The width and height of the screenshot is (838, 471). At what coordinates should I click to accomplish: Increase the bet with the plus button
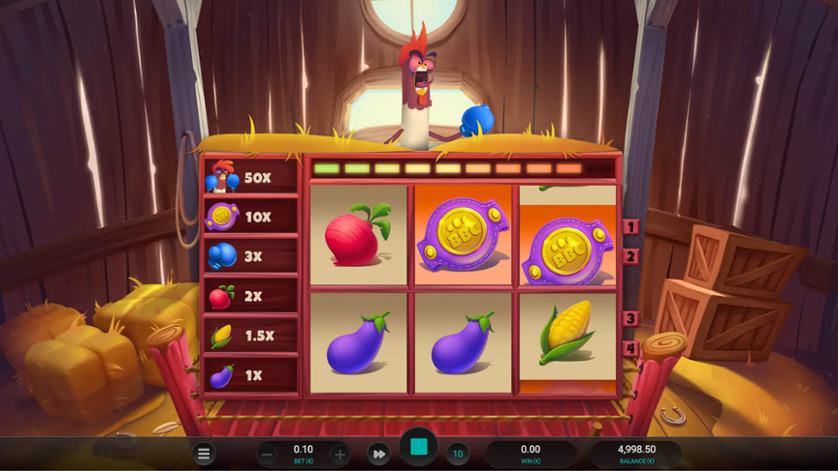pyautogui.click(x=339, y=454)
